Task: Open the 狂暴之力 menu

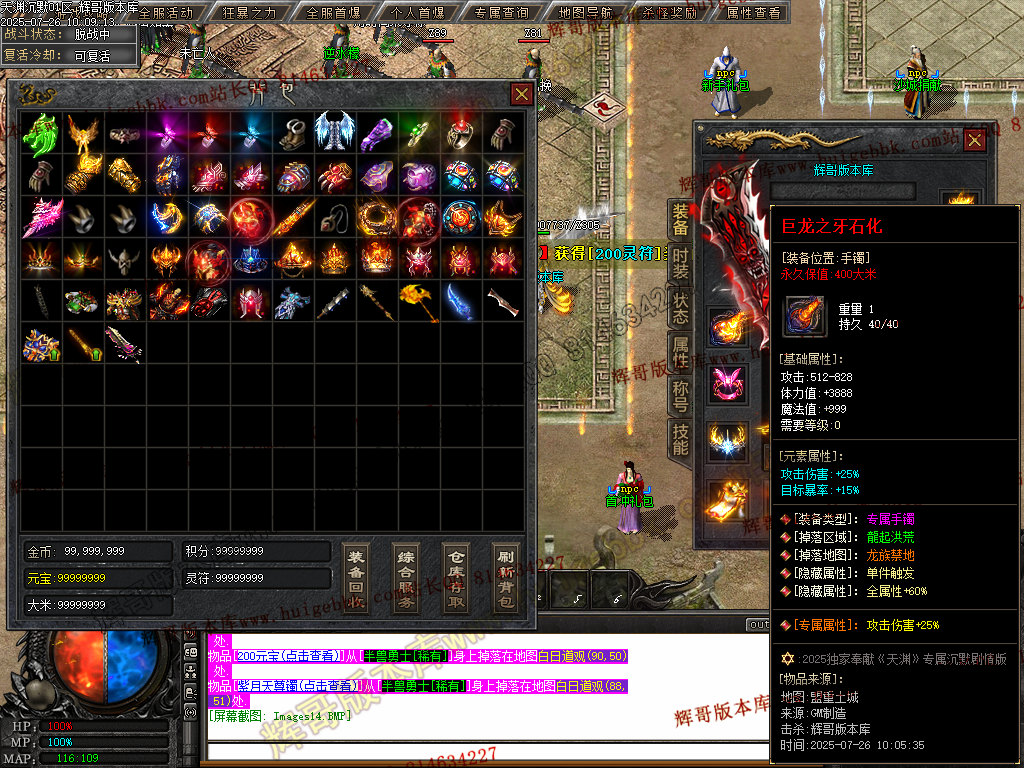Action: [249, 13]
